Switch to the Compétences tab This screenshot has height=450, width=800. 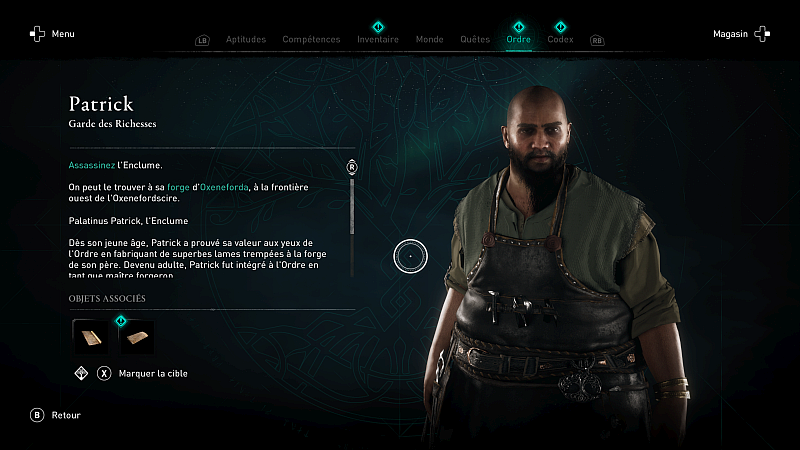(311, 40)
